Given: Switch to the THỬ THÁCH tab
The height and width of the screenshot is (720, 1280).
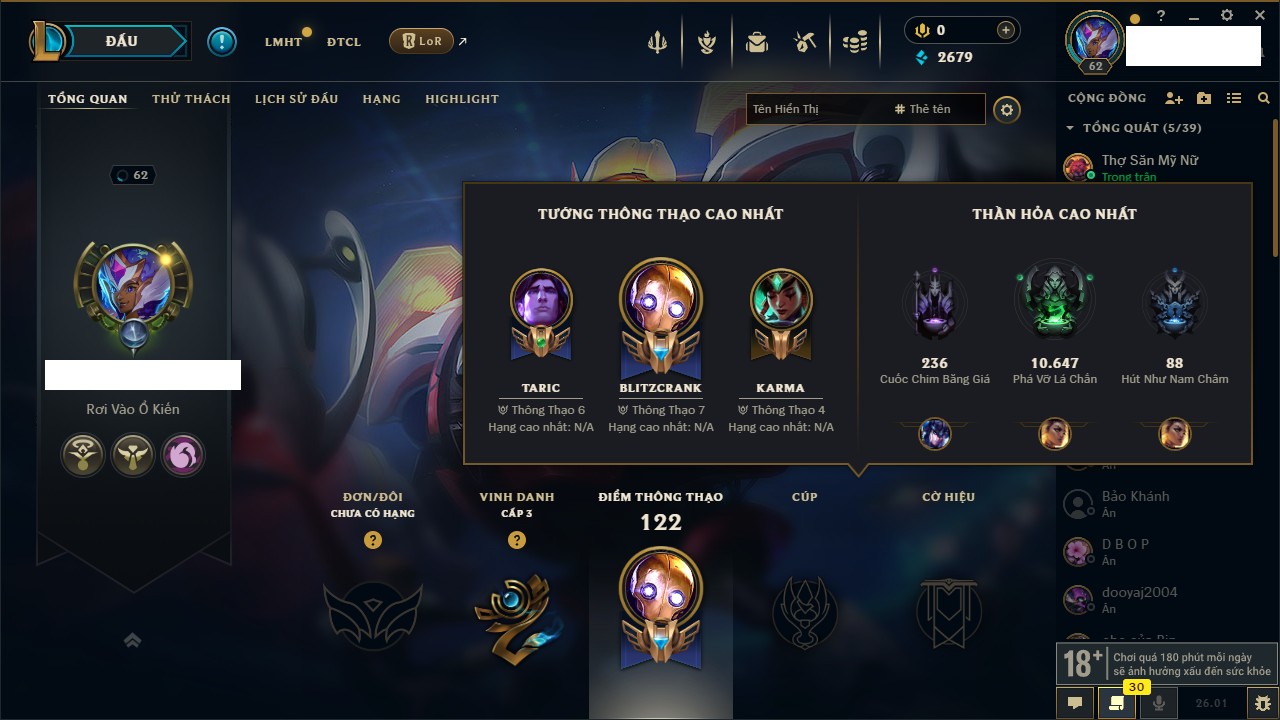Looking at the screenshot, I should pyautogui.click(x=191, y=99).
